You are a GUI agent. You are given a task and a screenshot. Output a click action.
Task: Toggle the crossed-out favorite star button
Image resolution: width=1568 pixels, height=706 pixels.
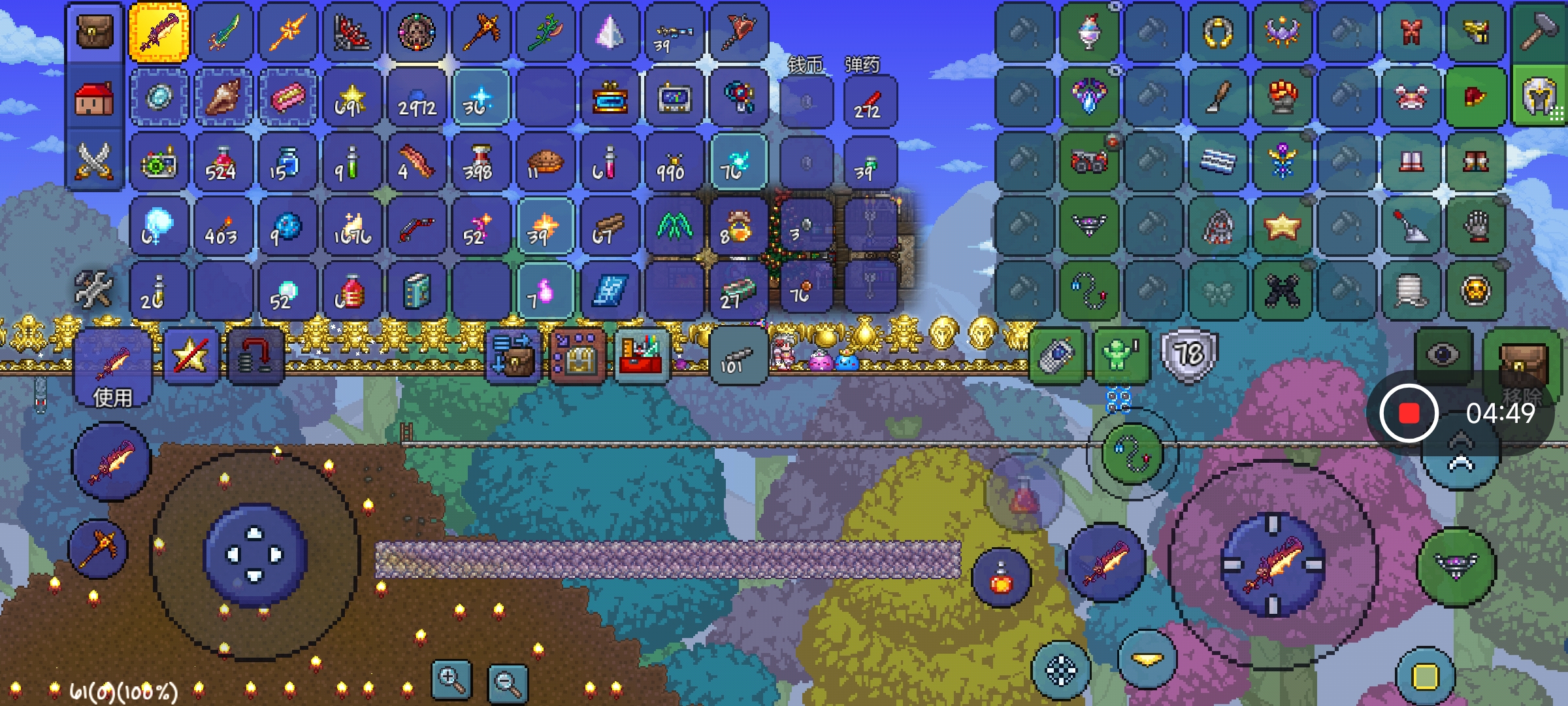click(x=190, y=356)
